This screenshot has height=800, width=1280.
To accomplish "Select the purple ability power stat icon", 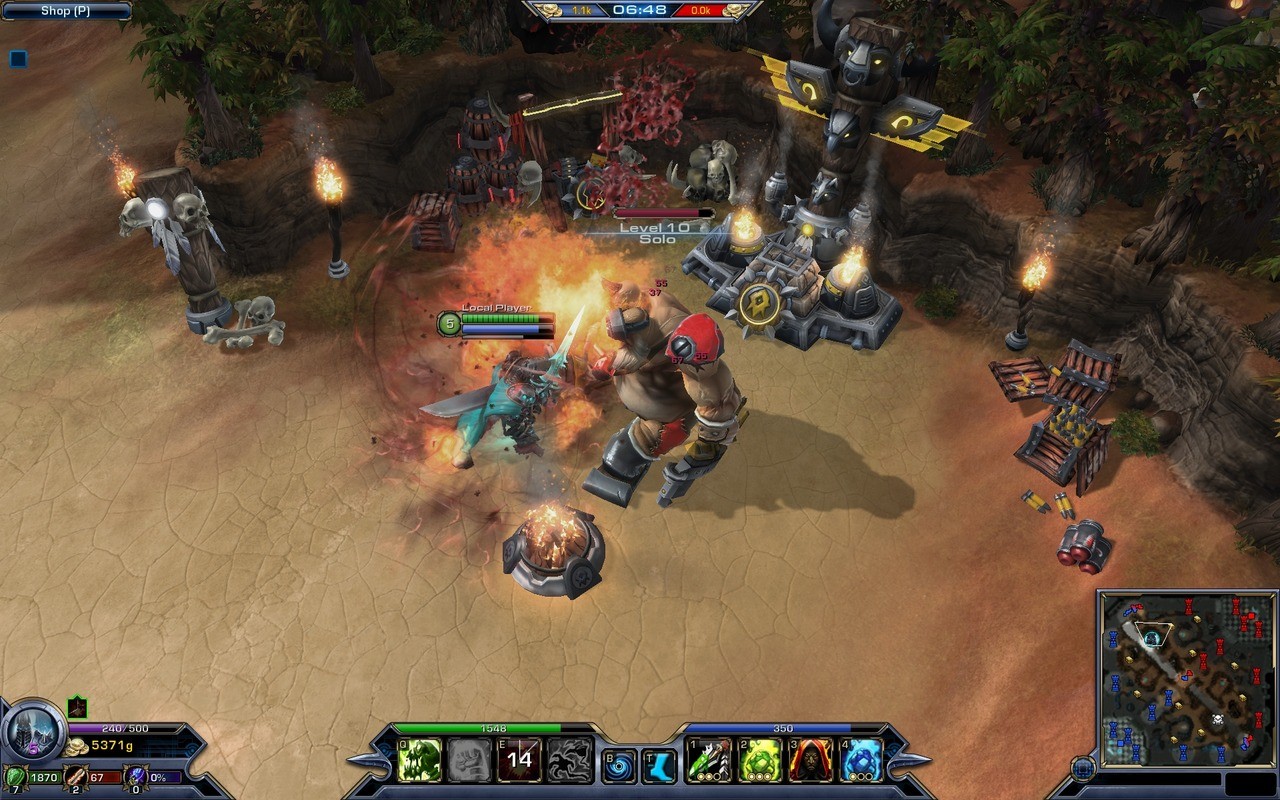I will (136, 776).
